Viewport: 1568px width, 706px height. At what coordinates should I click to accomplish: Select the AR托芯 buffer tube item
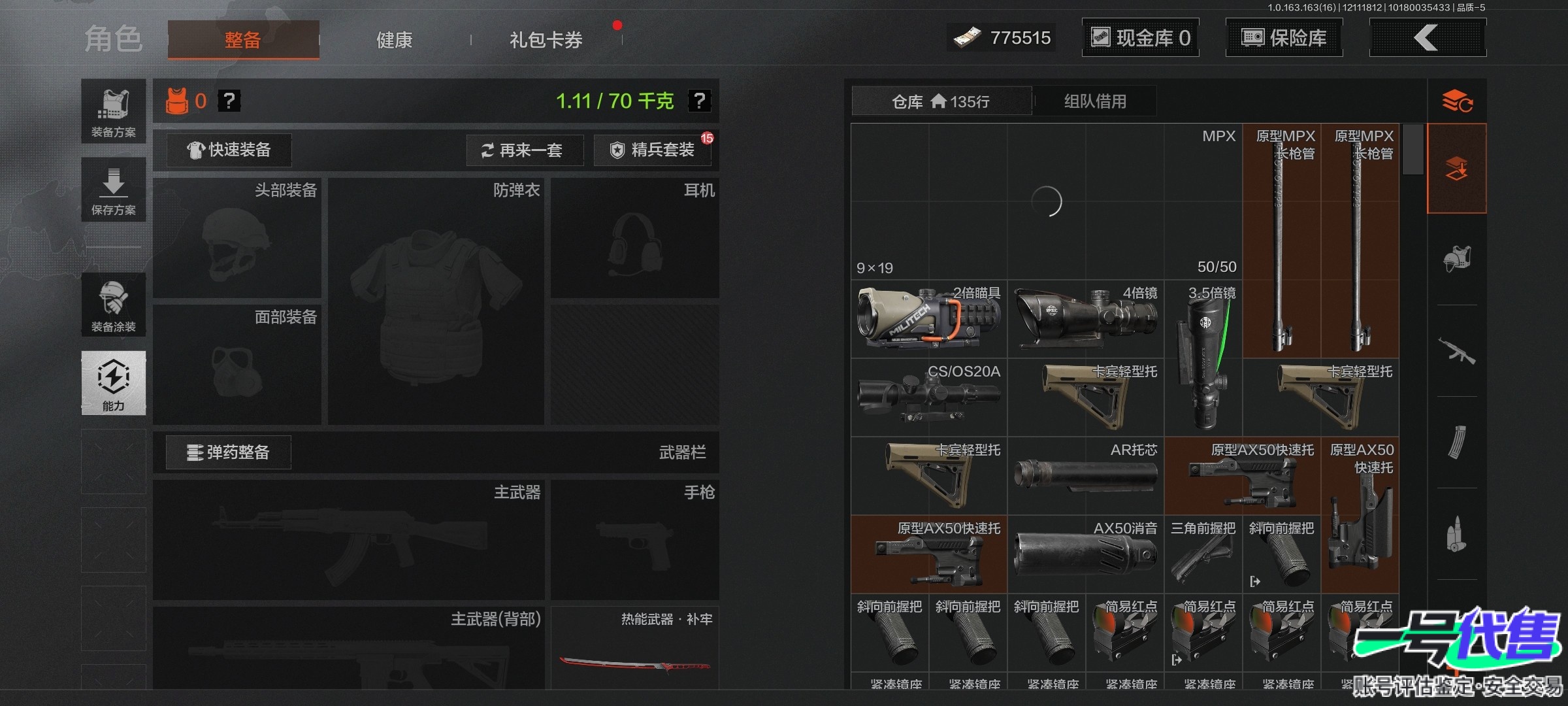1085,476
